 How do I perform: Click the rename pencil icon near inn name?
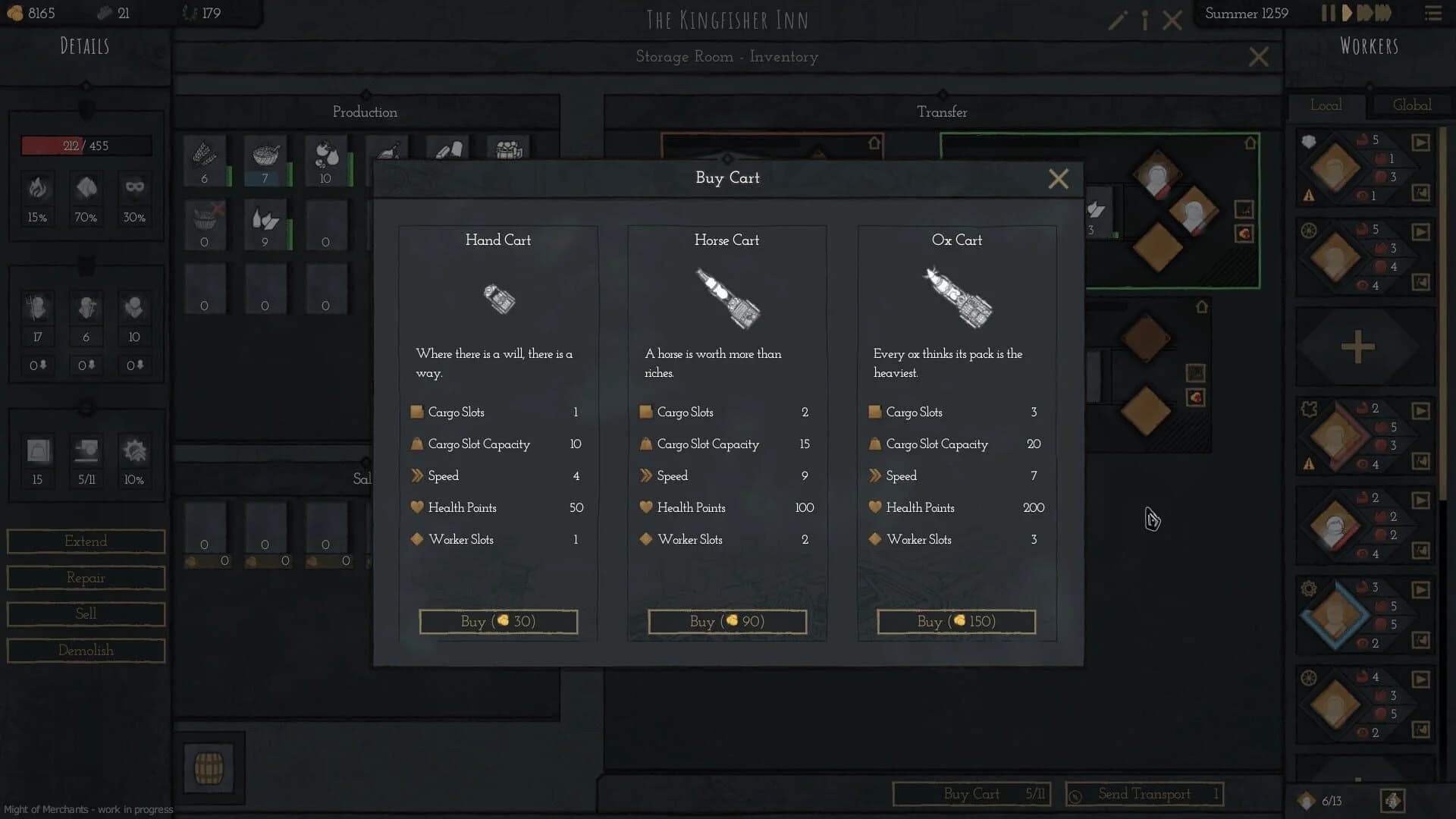click(1116, 20)
